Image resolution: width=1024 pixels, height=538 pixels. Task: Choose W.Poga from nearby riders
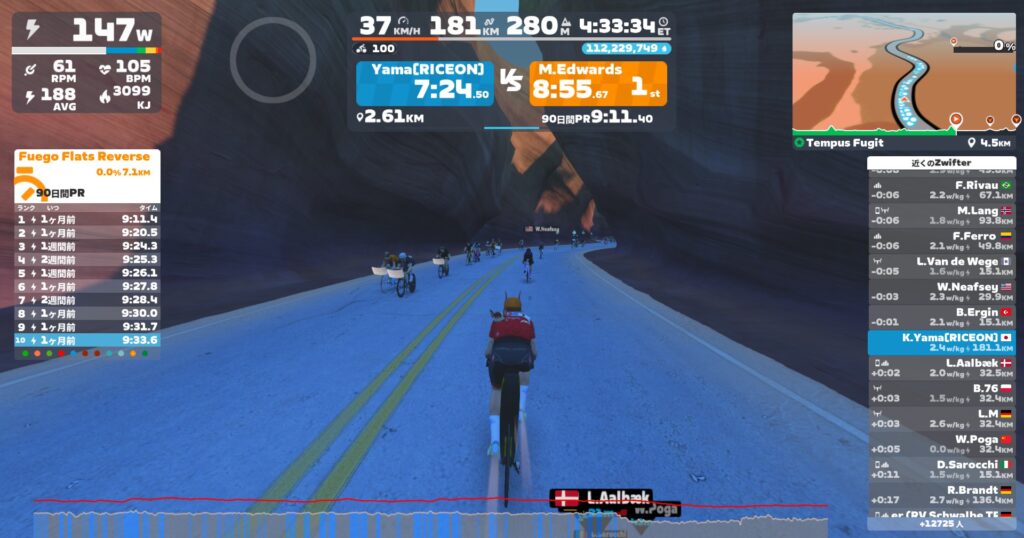tap(941, 443)
